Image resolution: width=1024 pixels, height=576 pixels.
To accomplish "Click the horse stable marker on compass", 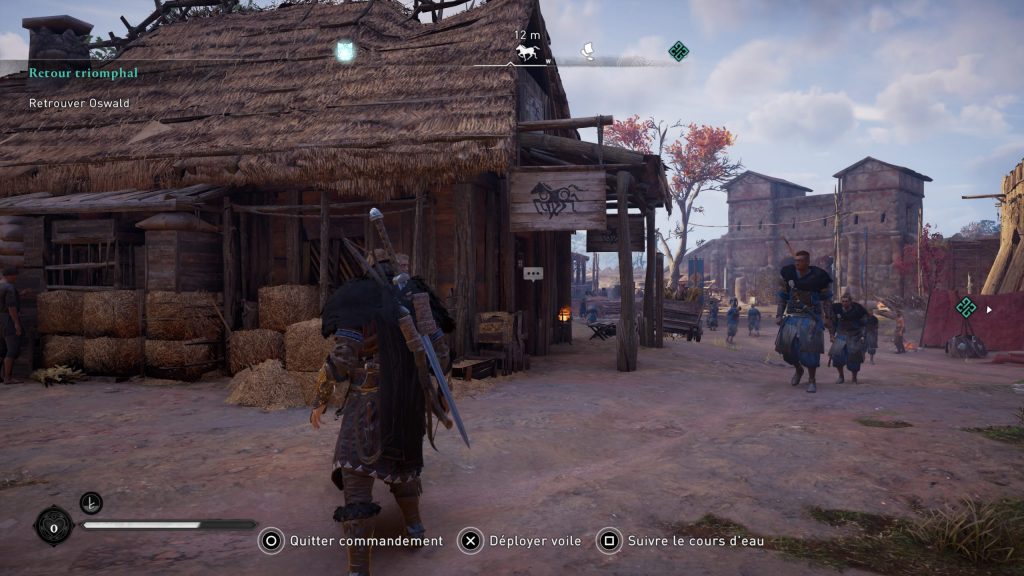I will click(x=527, y=52).
